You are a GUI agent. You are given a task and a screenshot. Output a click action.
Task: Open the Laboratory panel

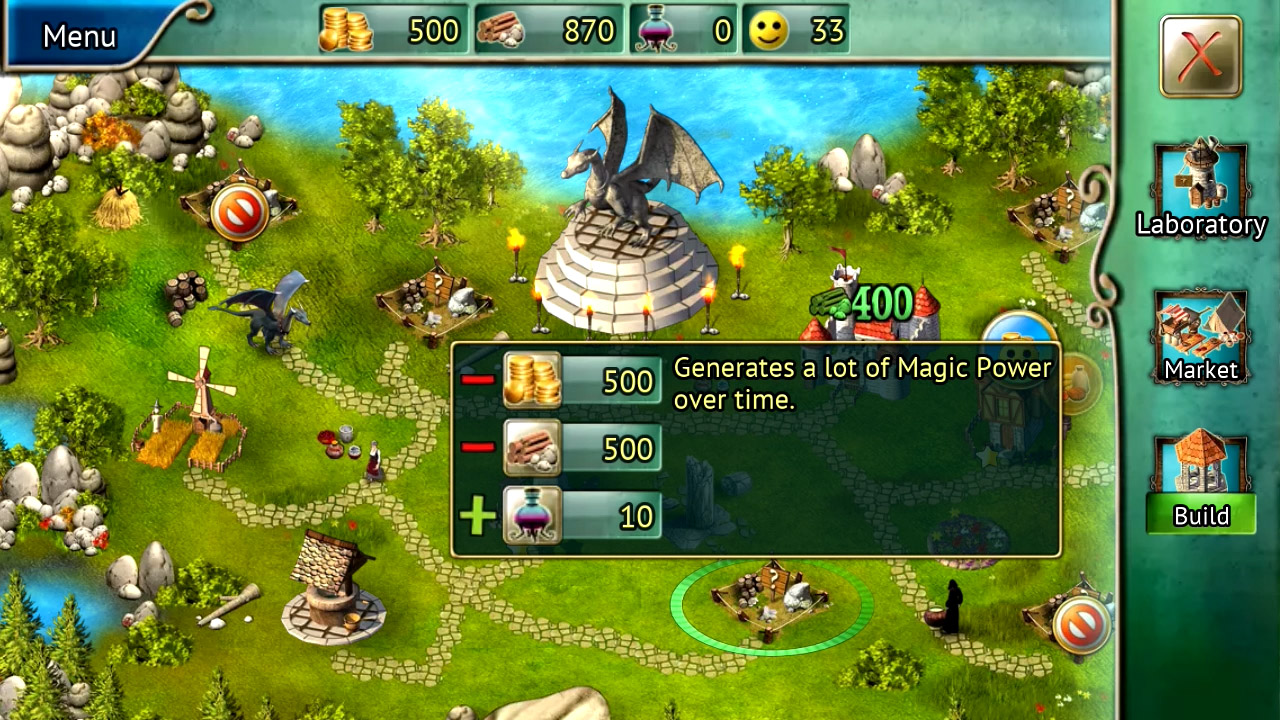pos(1199,186)
